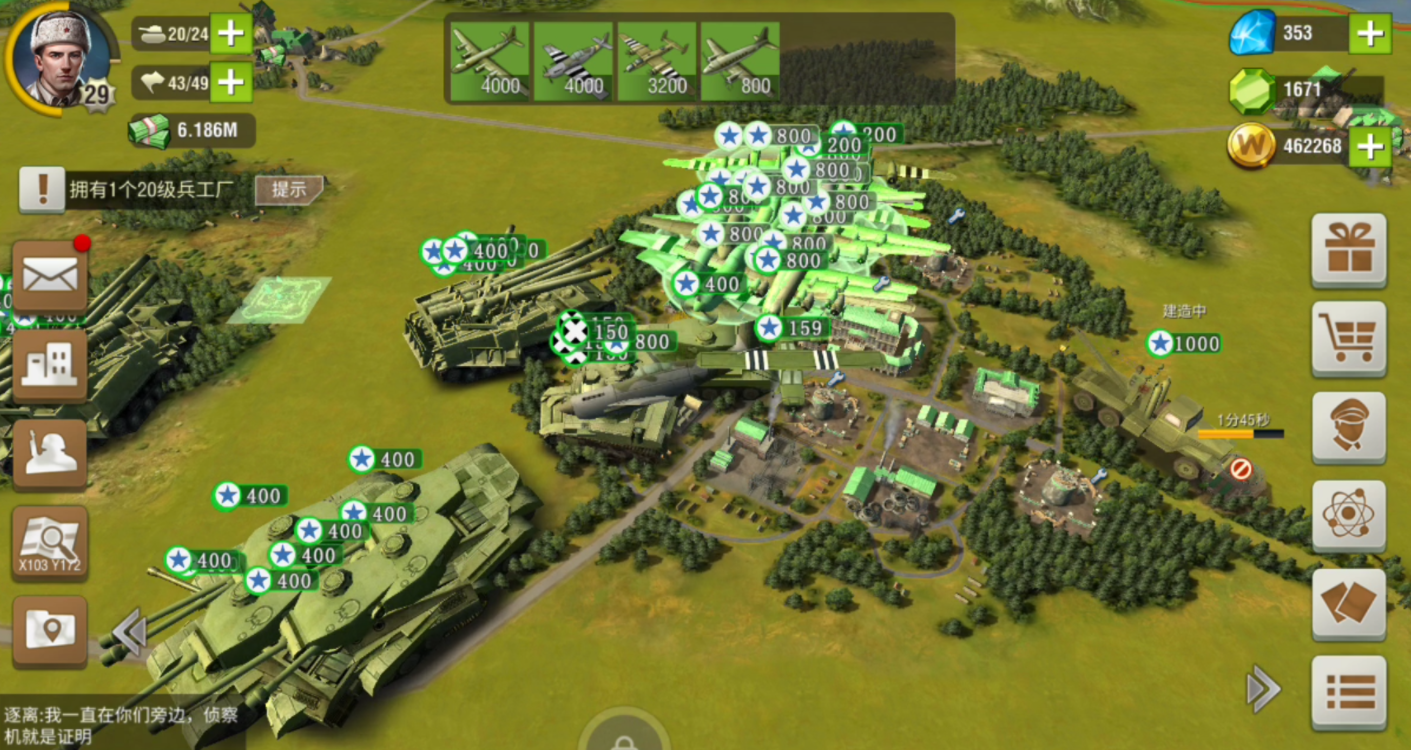1411x750 pixels.
Task: Select the first bomber squad with 4000
Action: pyautogui.click(x=489, y=62)
